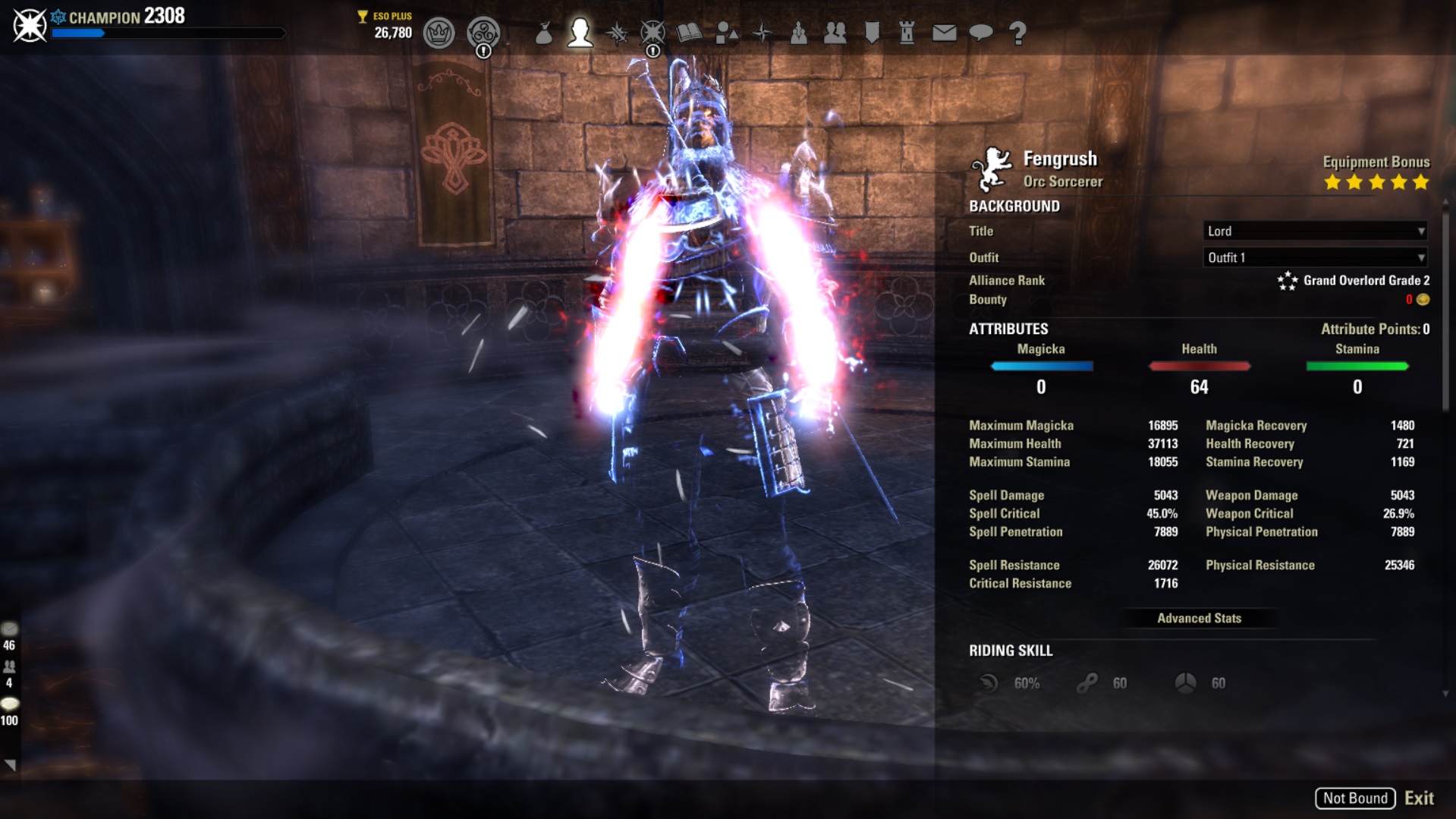Open the Mail envelope icon

click(x=944, y=33)
